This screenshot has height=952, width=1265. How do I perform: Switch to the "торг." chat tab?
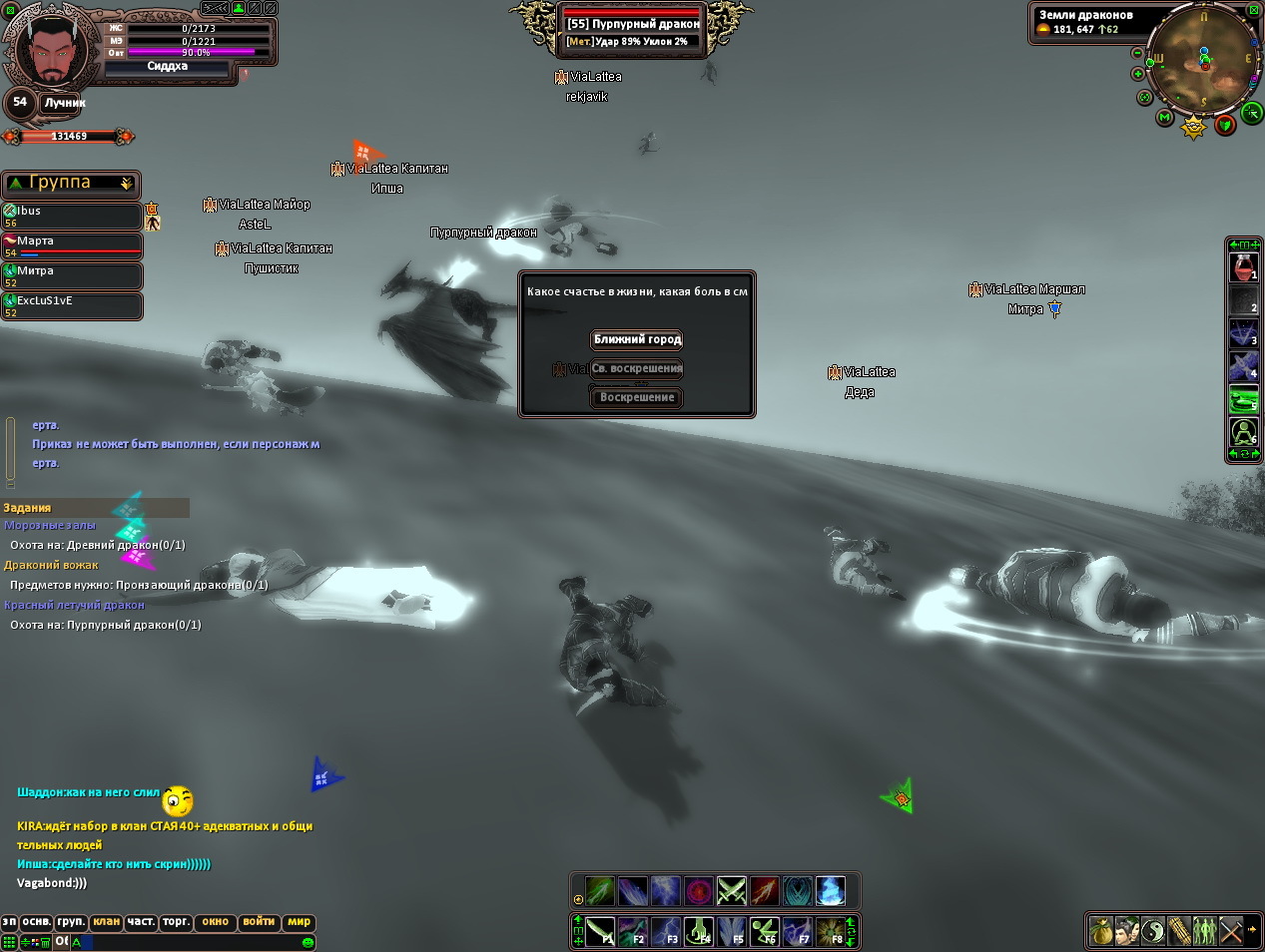point(176,922)
